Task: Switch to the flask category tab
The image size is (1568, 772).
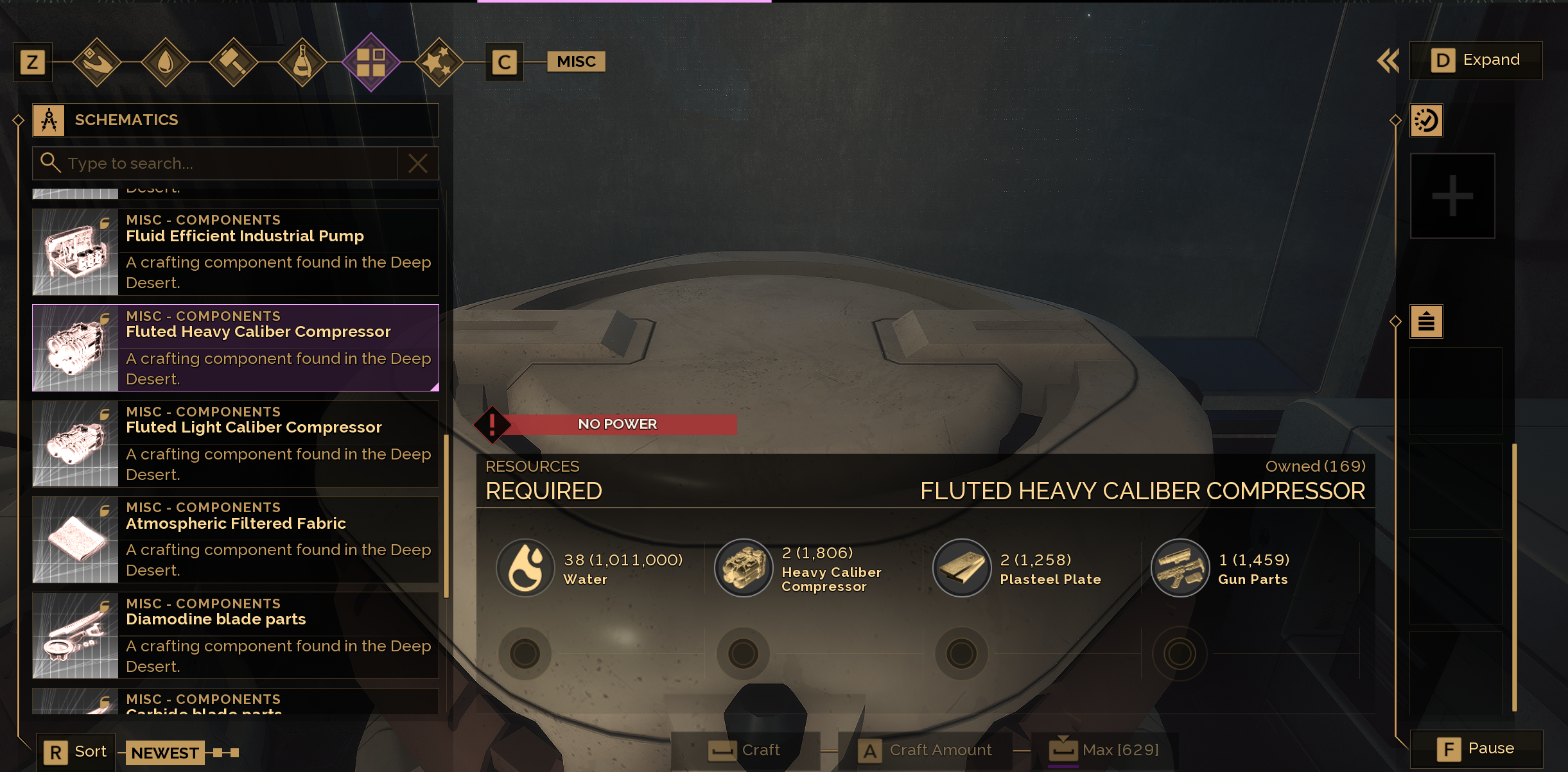Action: coord(302,62)
